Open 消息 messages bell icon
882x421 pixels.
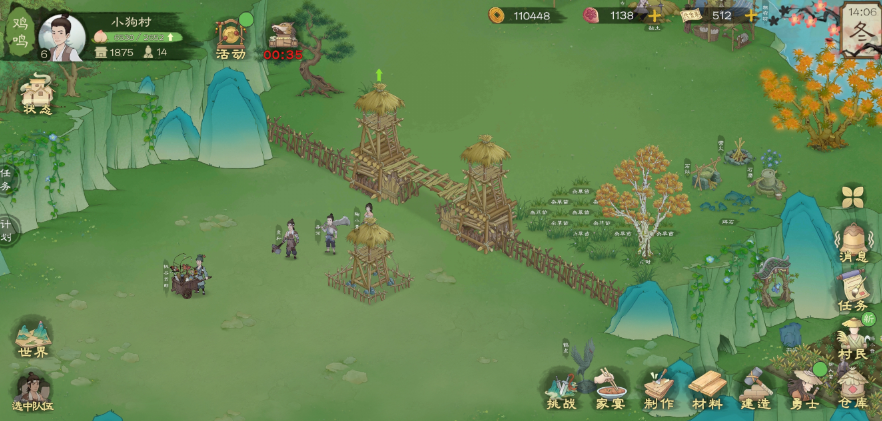coord(853,244)
